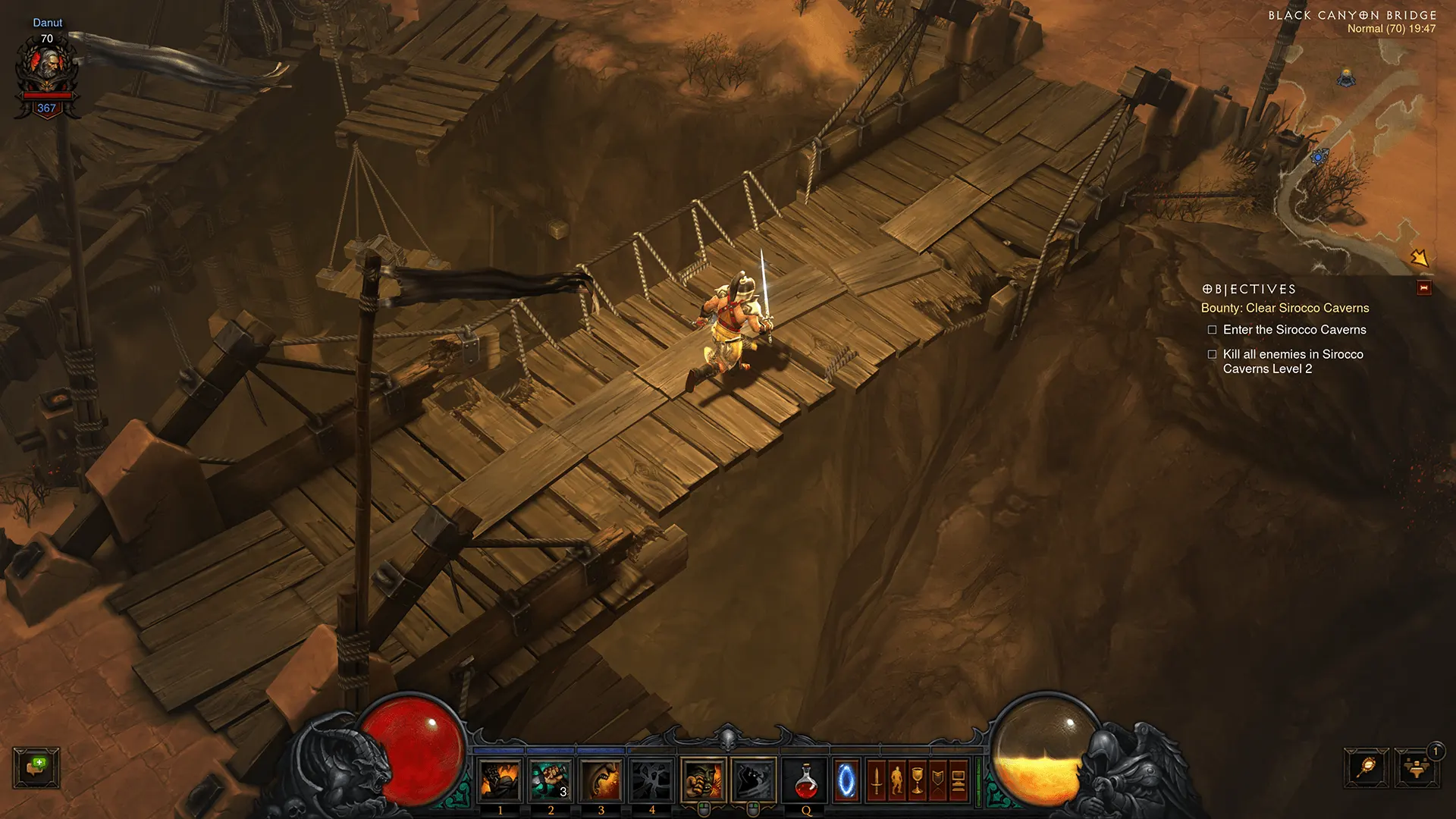1456x819 pixels.
Task: Drink the red health potion
Action: (x=806, y=780)
